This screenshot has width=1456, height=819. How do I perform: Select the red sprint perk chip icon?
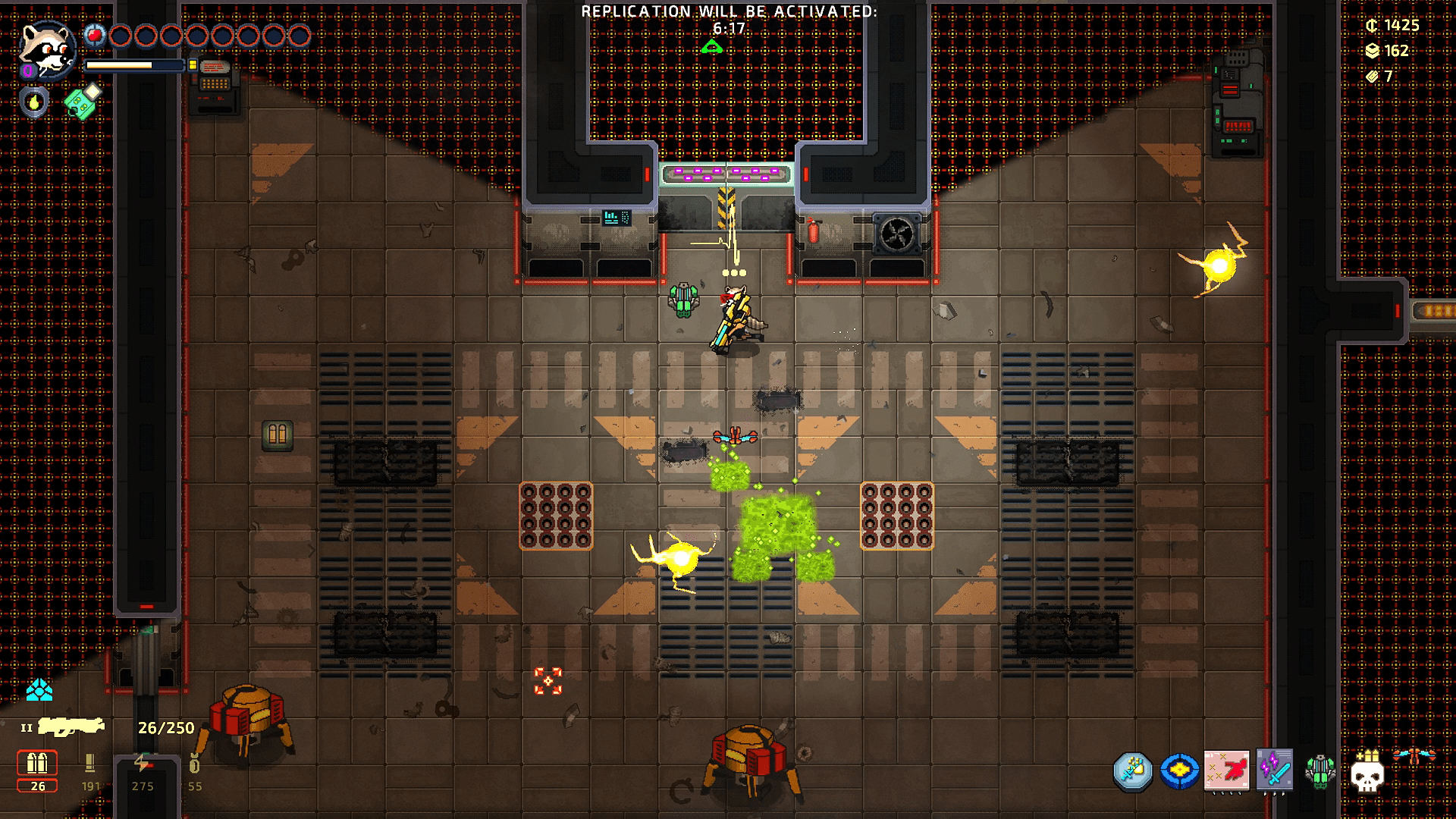click(x=1226, y=770)
